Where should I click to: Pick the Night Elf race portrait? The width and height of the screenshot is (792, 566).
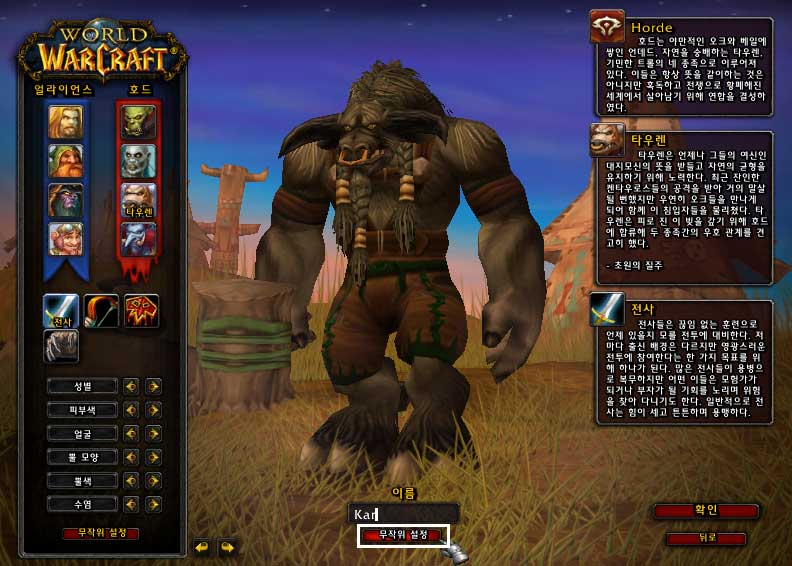(x=65, y=200)
